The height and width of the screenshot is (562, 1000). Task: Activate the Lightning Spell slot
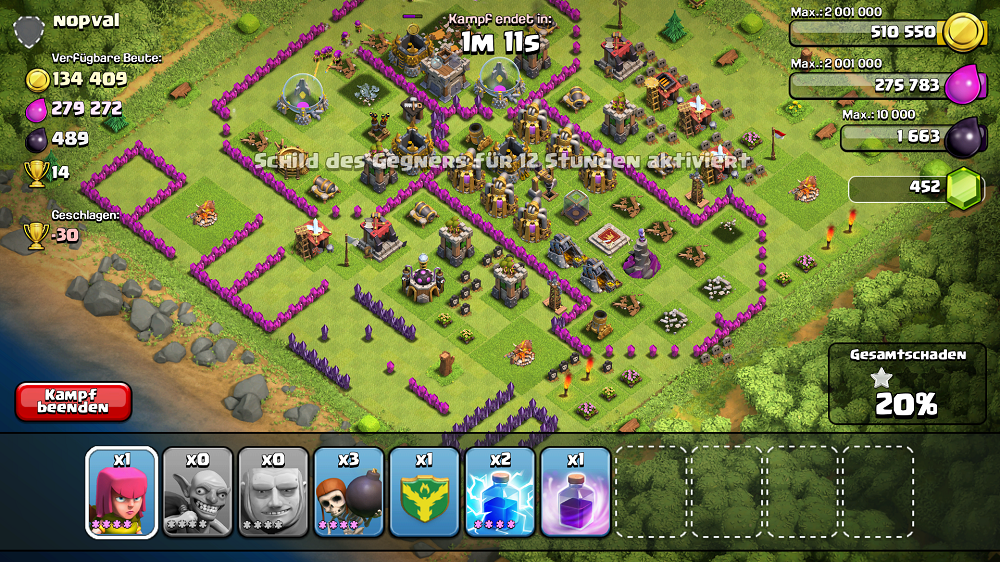(500, 492)
